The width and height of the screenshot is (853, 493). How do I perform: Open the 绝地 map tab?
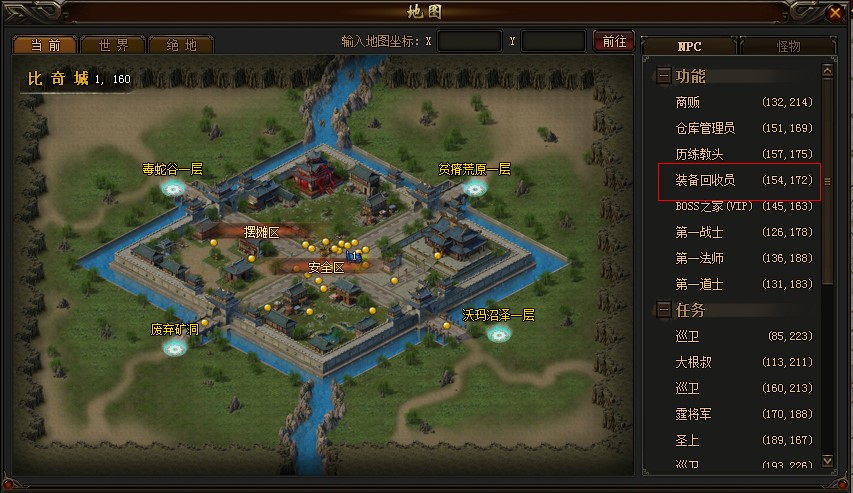[181, 45]
